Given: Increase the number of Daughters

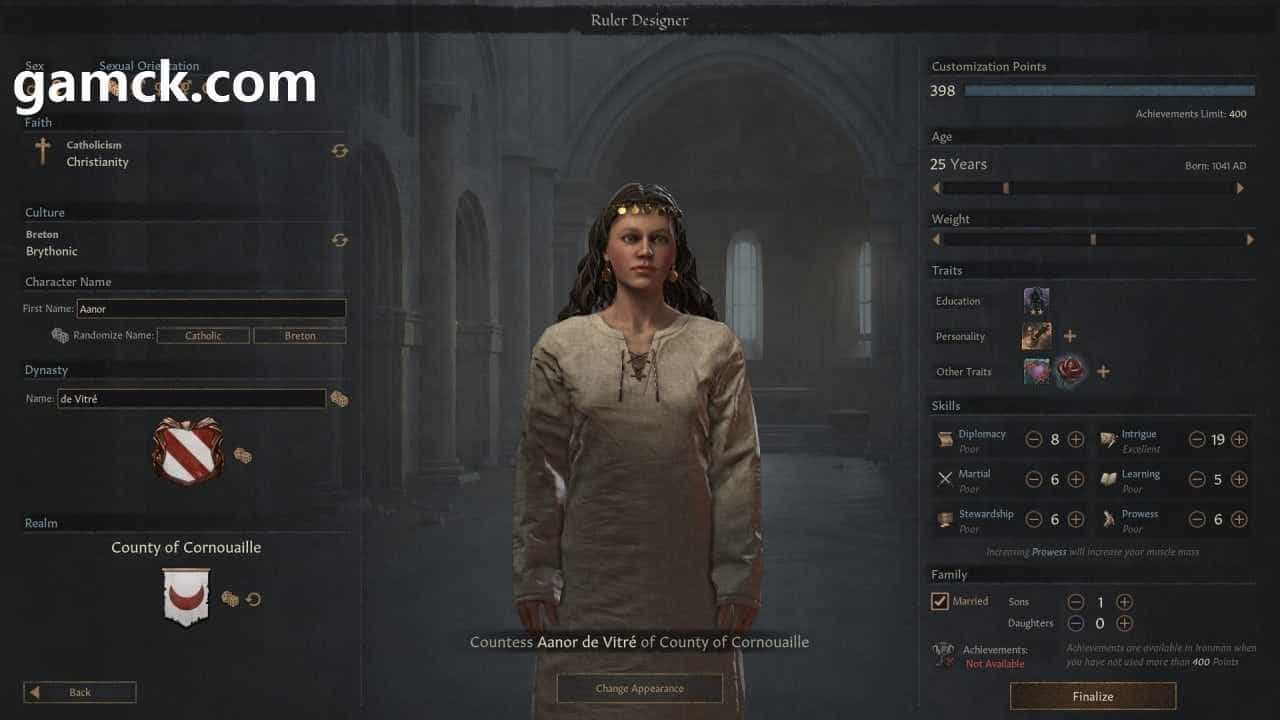Looking at the screenshot, I should pyautogui.click(x=1124, y=623).
